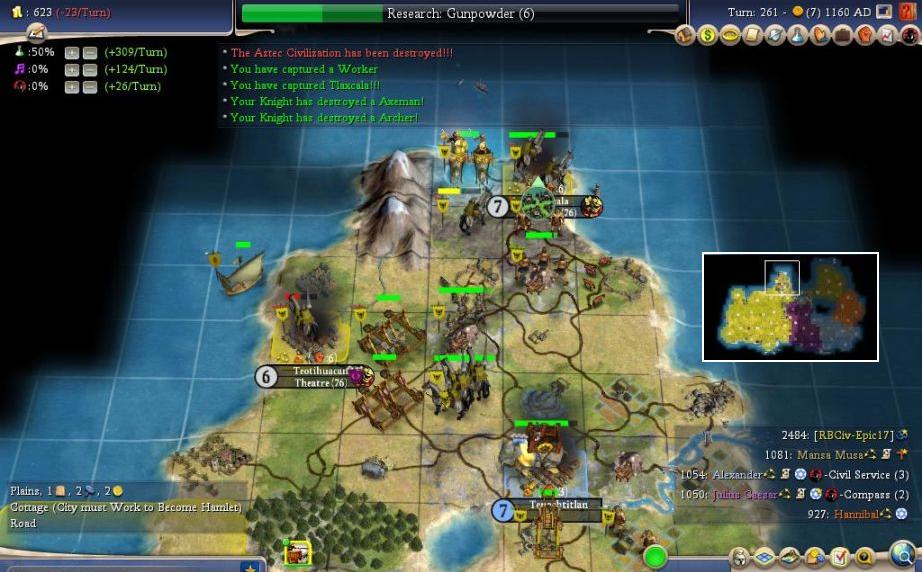The image size is (922, 572).
Task: Open the religion advisor praying hands icon
Action: (x=819, y=36)
